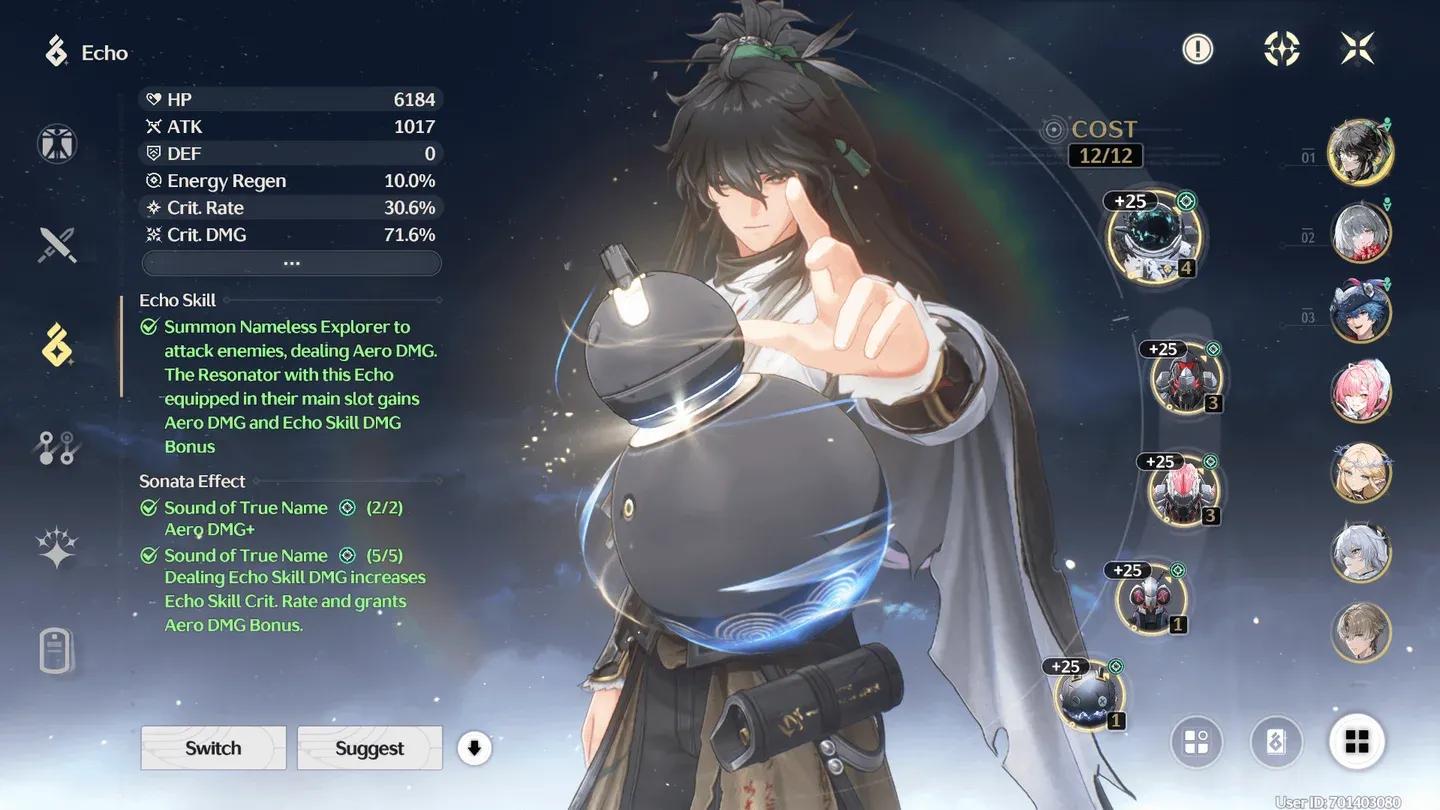1440x810 pixels.
Task: Open the dropdown arrow beside Suggest
Action: 474,747
